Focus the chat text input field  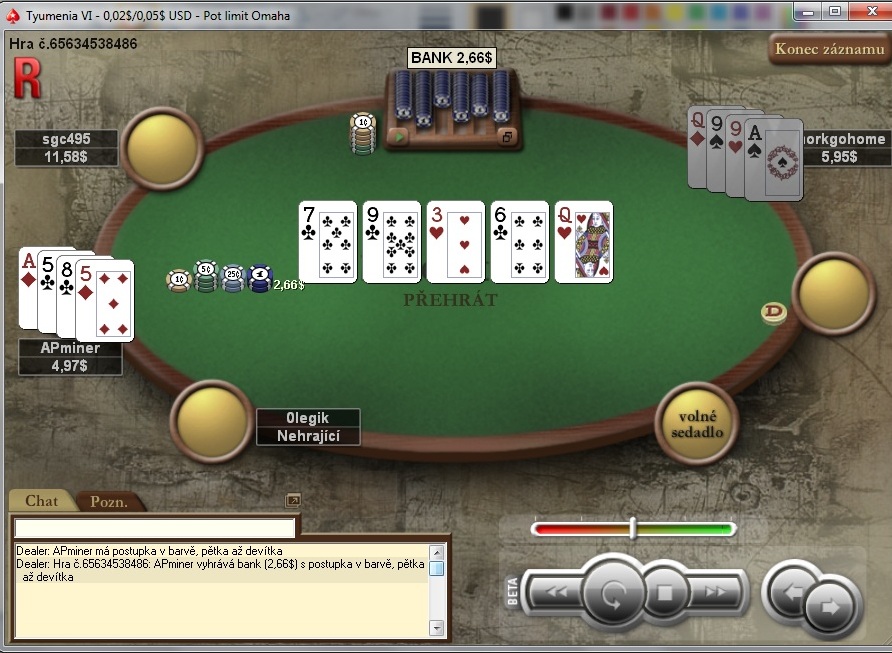[155, 528]
